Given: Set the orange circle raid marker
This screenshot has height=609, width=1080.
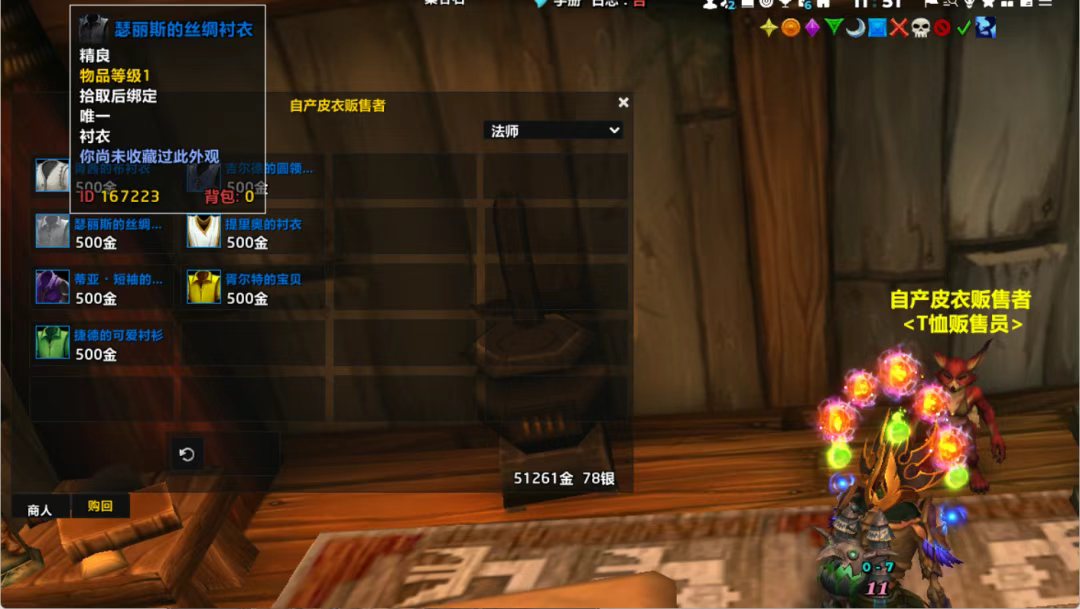Looking at the screenshot, I should coord(790,28).
